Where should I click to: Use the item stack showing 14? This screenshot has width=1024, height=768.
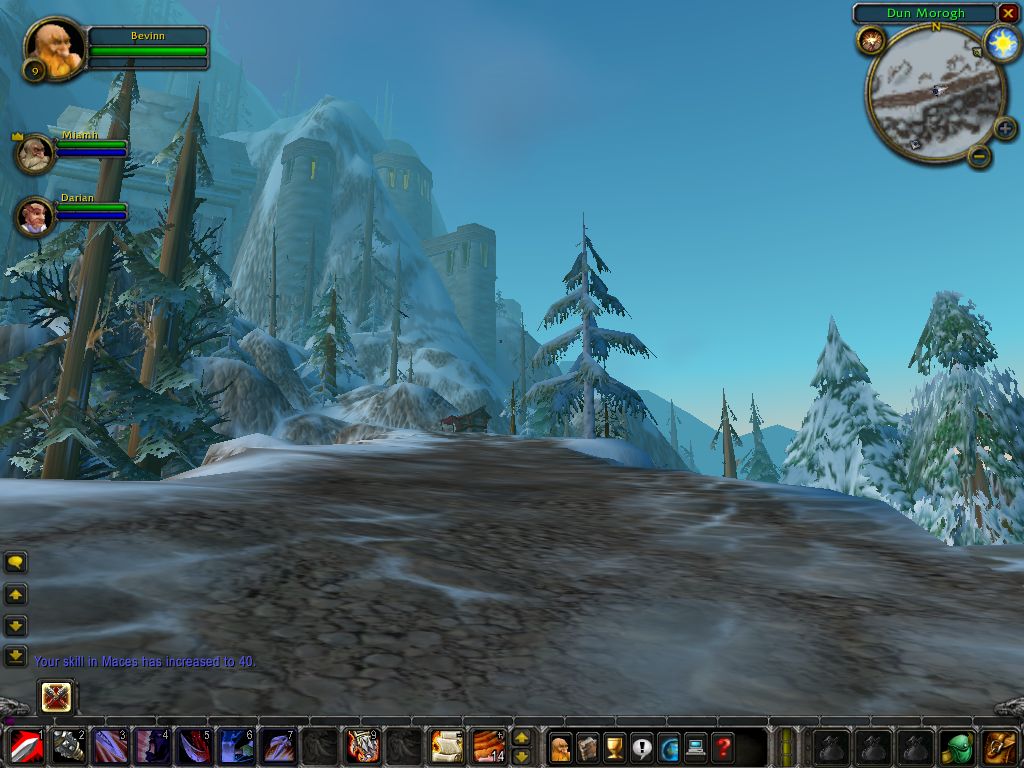tap(488, 746)
